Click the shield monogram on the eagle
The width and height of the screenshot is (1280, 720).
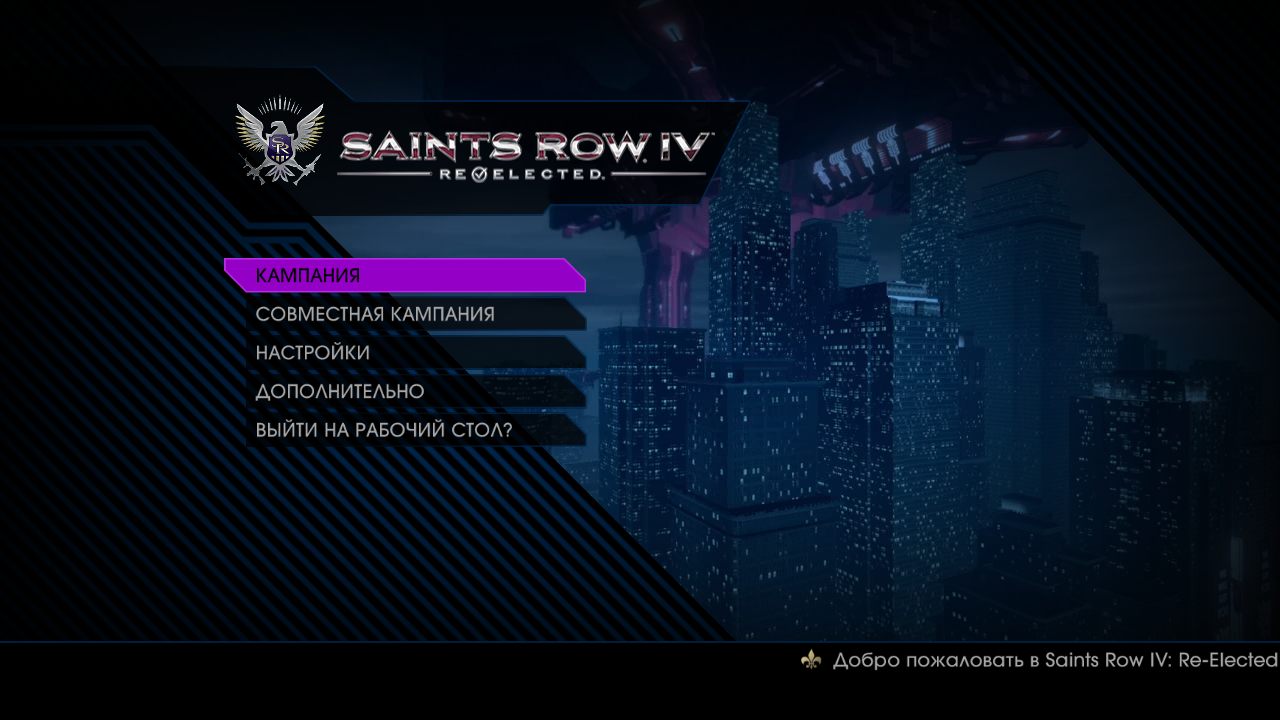tap(279, 147)
